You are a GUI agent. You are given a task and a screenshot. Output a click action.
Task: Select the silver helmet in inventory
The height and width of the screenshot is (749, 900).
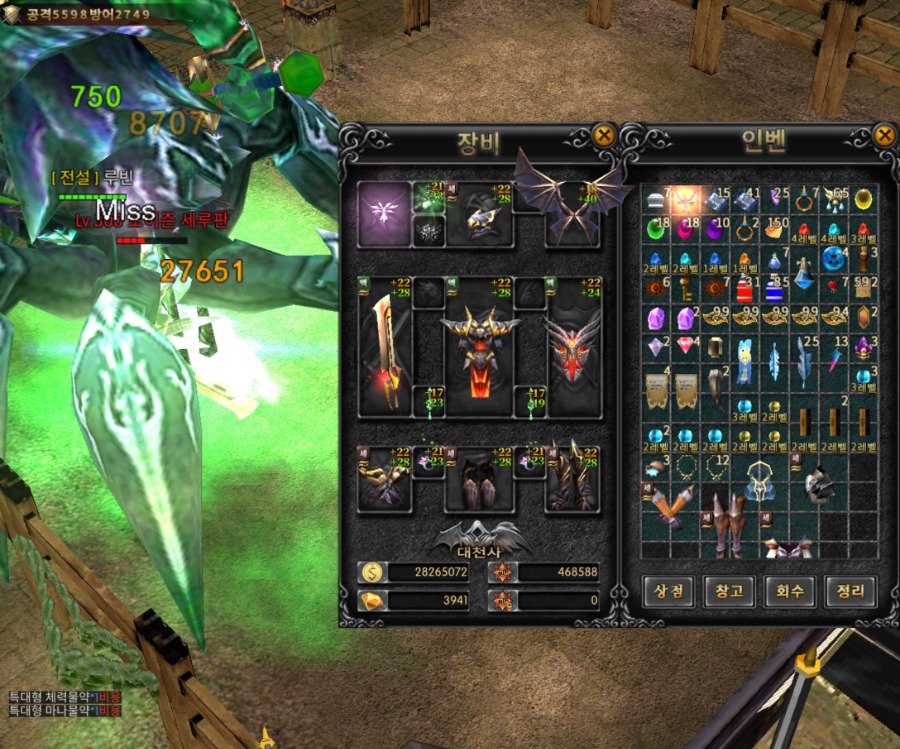tap(820, 485)
